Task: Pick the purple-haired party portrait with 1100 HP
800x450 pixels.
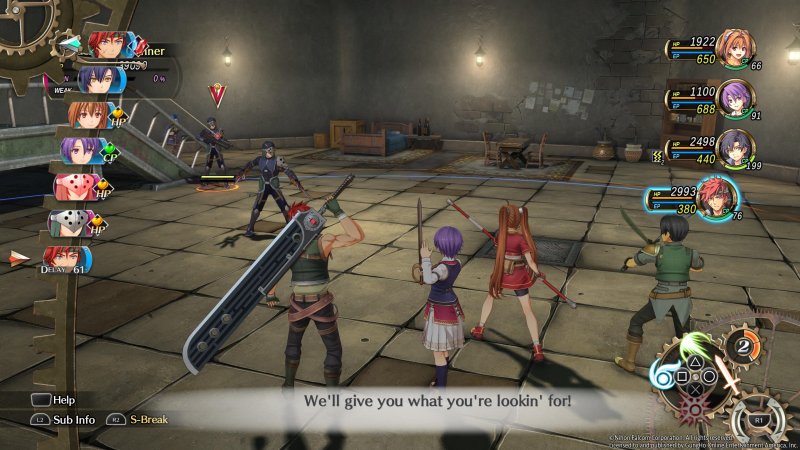Action: pos(736,100)
